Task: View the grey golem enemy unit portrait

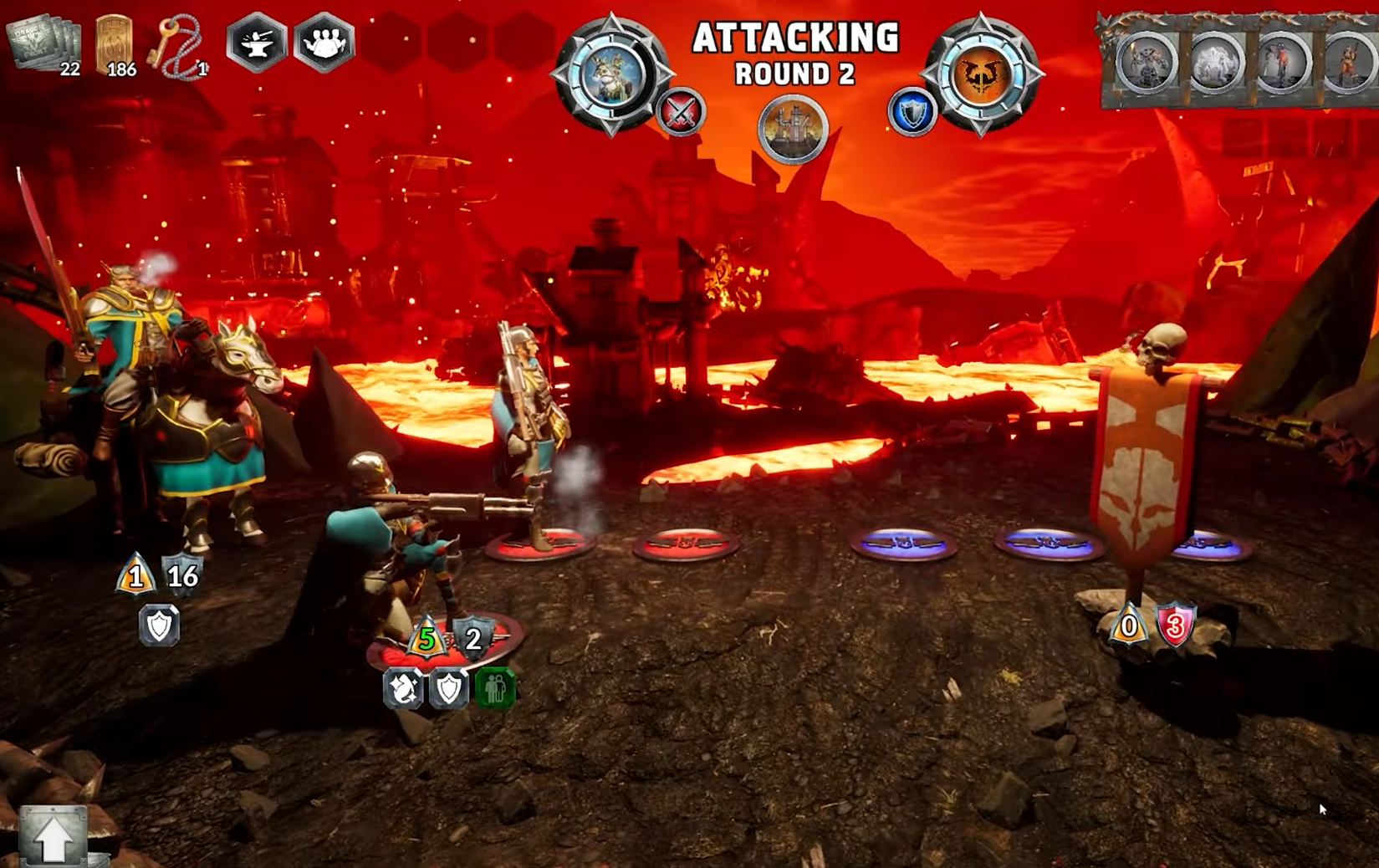Action: pos(1145,64)
